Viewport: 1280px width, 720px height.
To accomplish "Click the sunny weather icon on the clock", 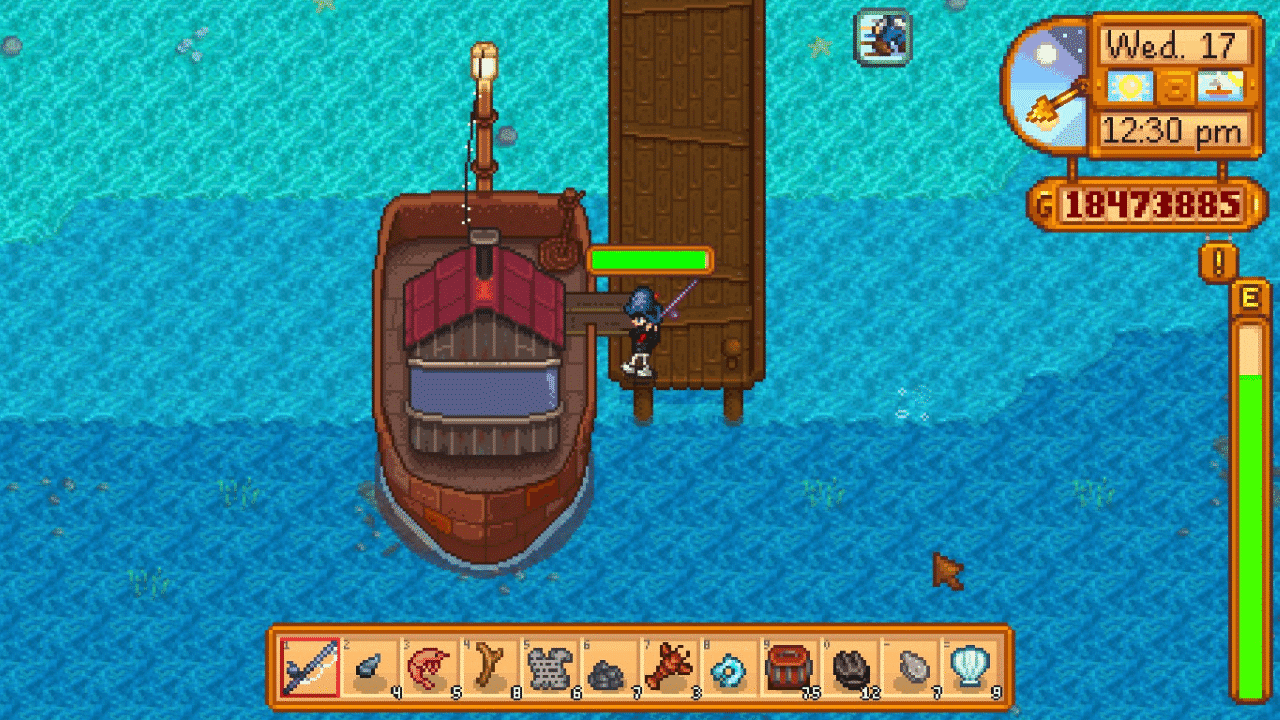I will click(x=1128, y=88).
